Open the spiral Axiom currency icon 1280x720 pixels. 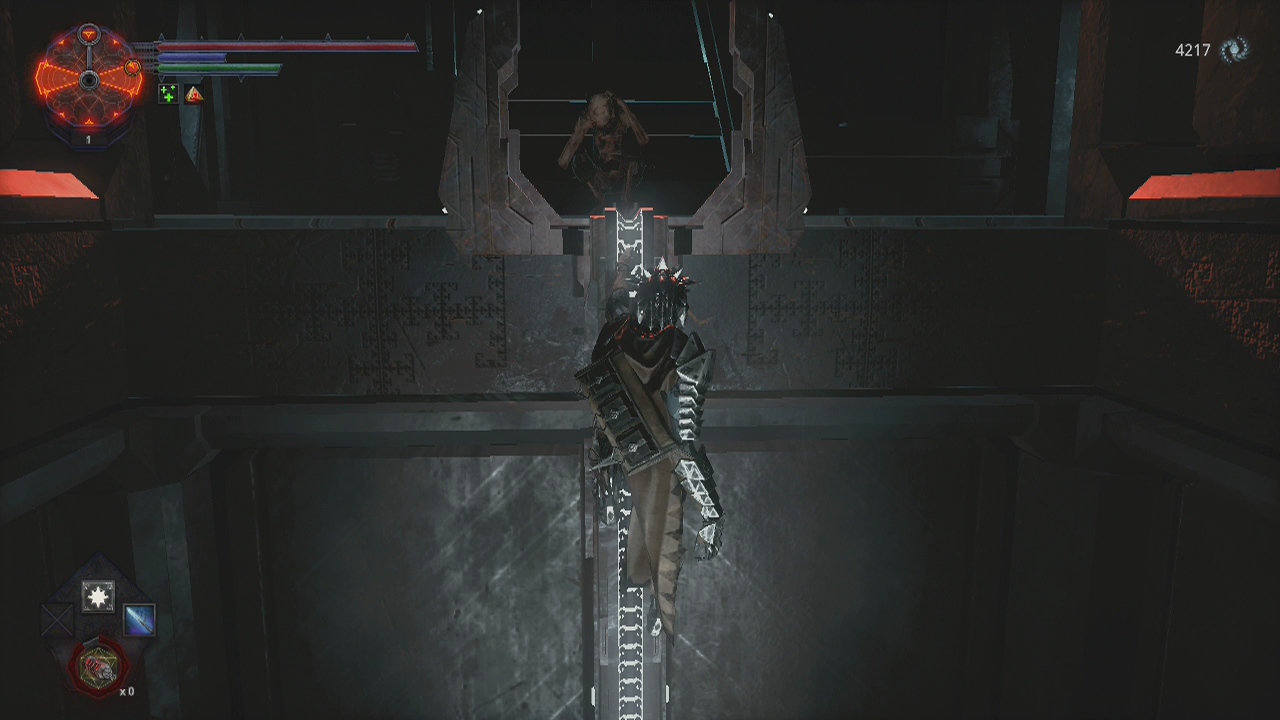tap(1232, 47)
